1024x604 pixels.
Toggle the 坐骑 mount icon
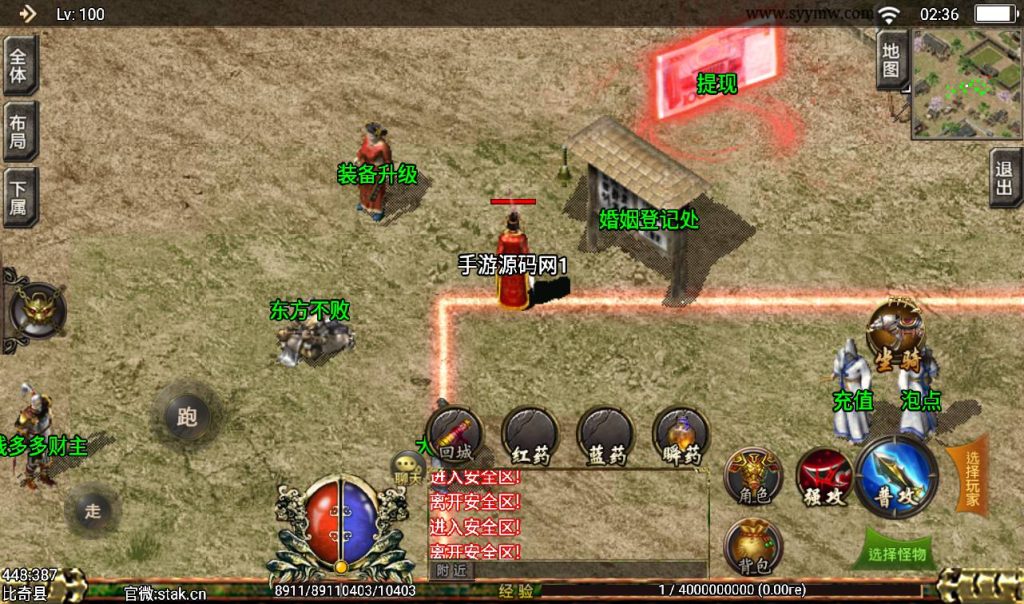coord(895,331)
